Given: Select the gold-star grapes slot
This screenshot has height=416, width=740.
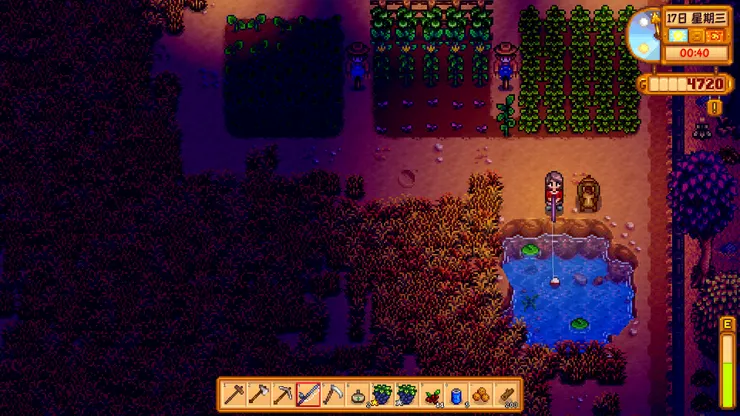Looking at the screenshot, I should coord(382,395).
